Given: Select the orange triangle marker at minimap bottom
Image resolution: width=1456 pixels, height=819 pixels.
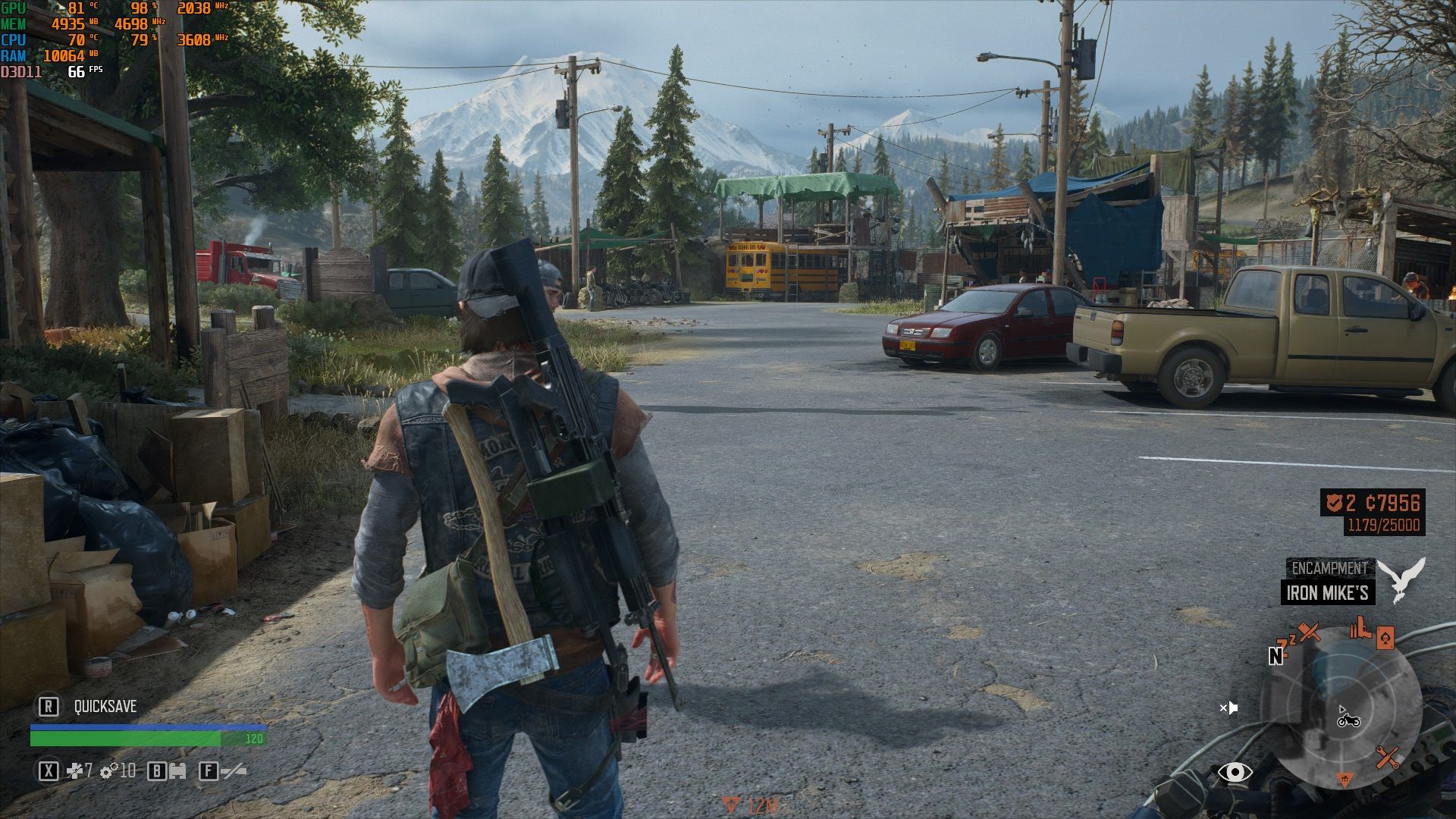Looking at the screenshot, I should (1344, 779).
